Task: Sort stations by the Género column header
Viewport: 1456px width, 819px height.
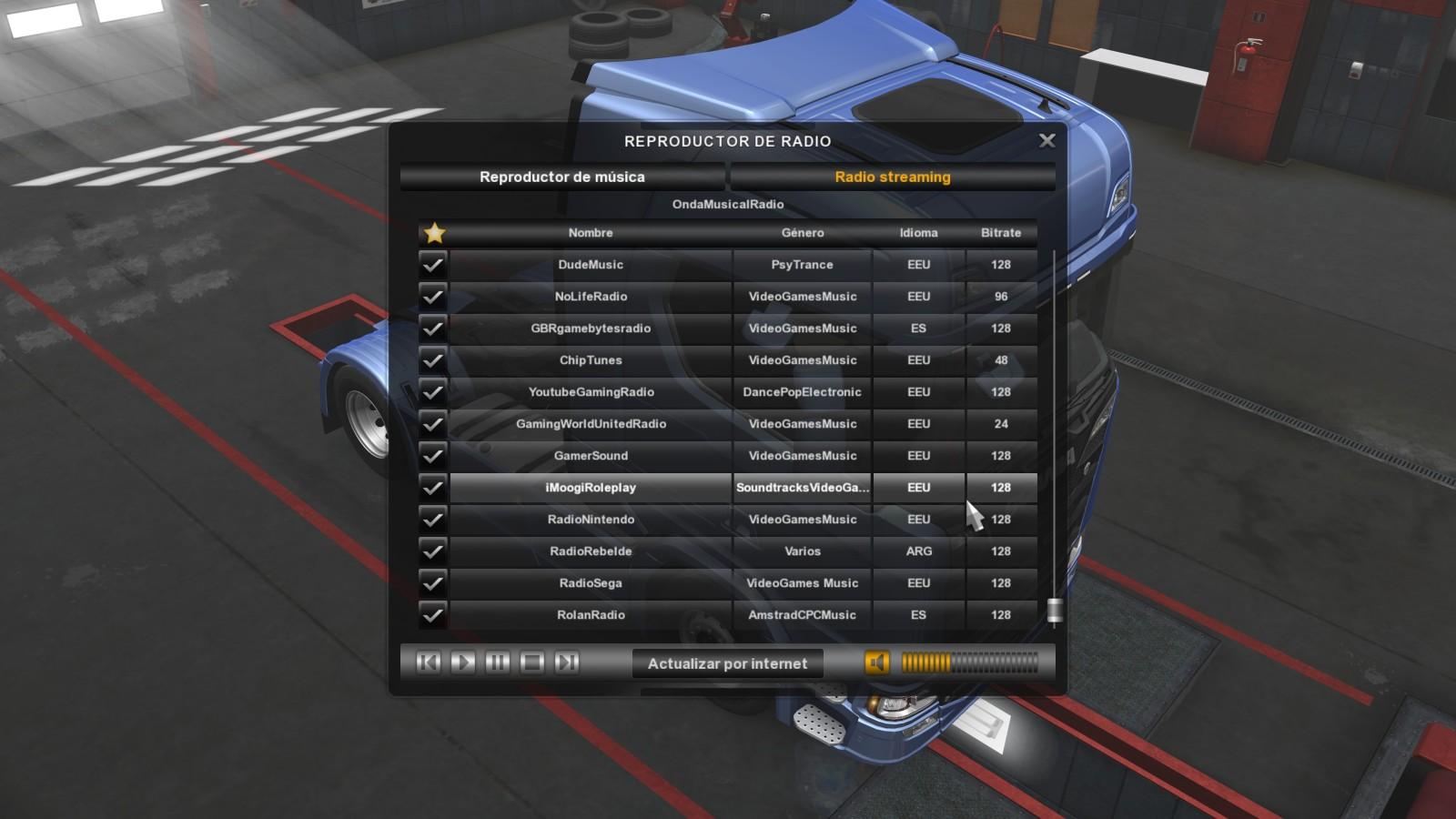Action: click(802, 233)
